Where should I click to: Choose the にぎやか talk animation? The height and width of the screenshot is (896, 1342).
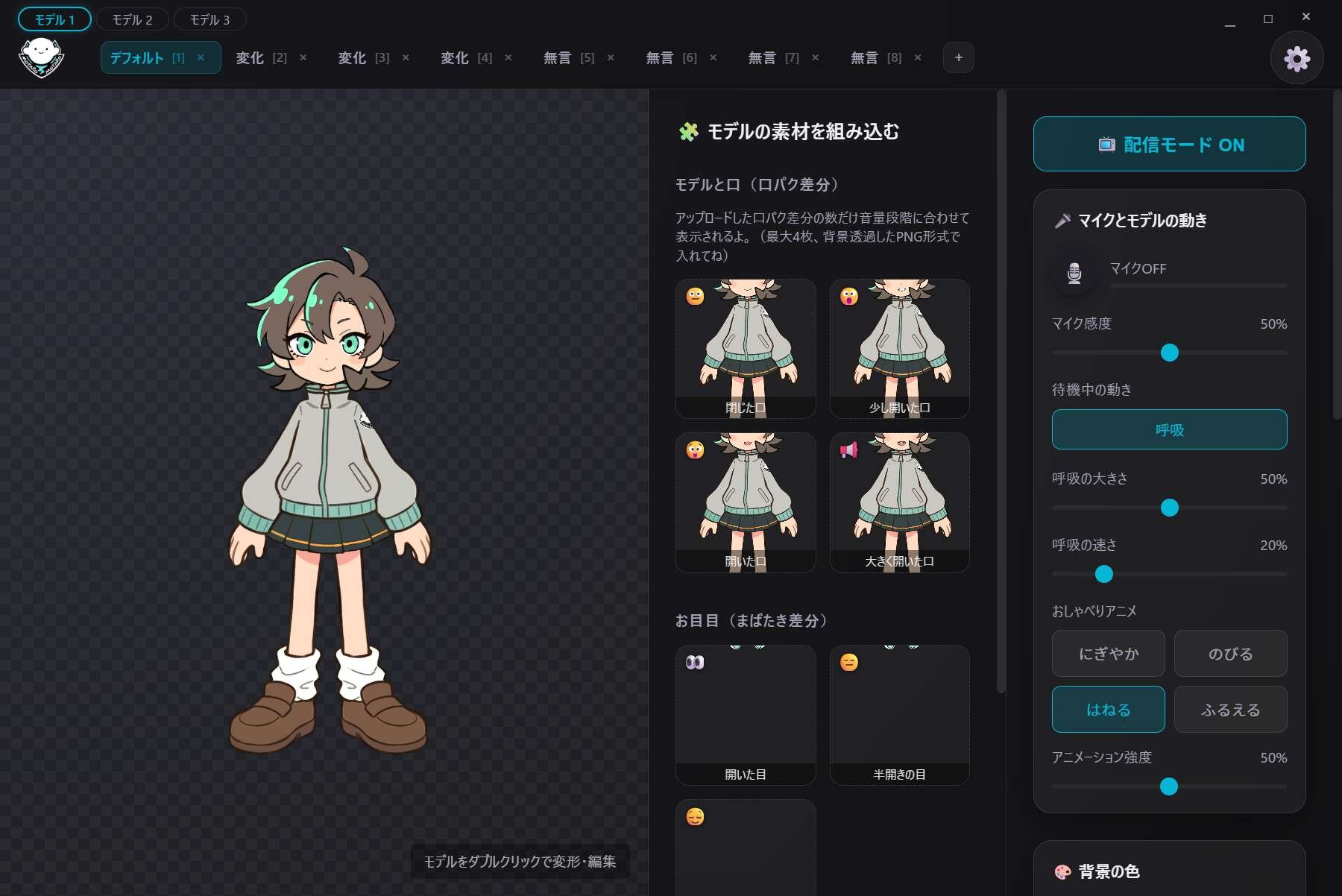coord(1108,654)
